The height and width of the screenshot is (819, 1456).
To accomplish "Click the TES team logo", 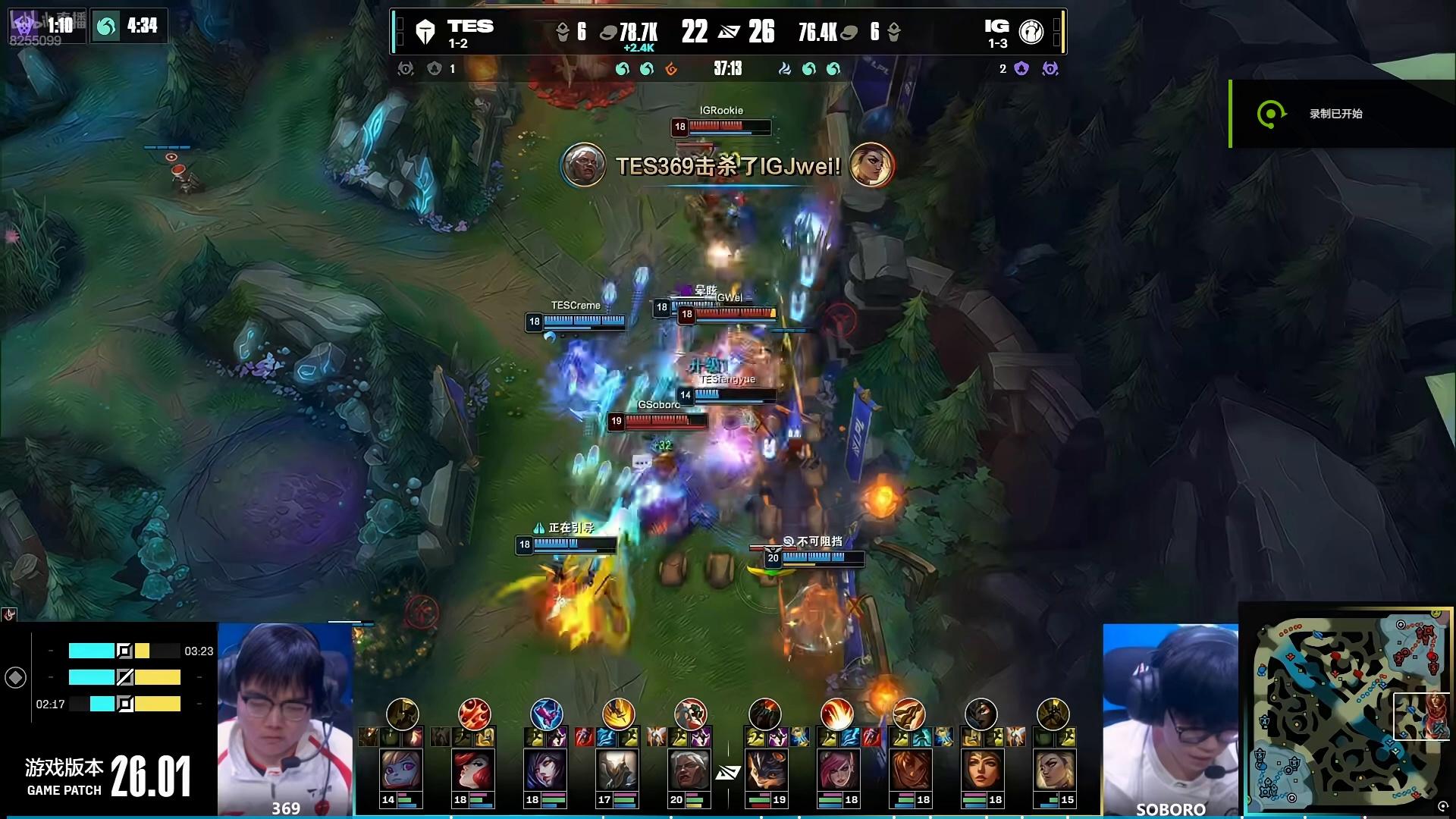I will [425, 32].
